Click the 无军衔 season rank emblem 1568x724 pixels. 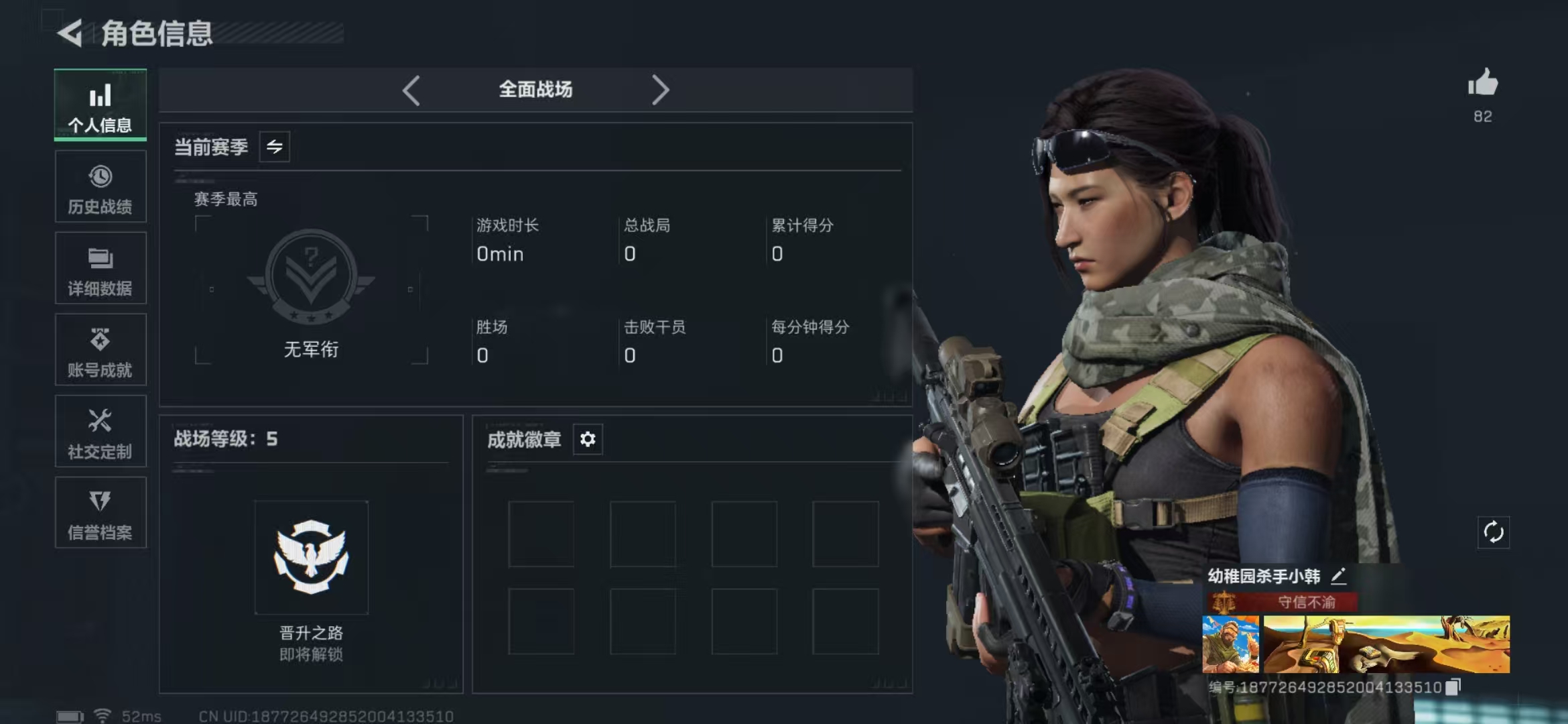pyautogui.click(x=311, y=276)
